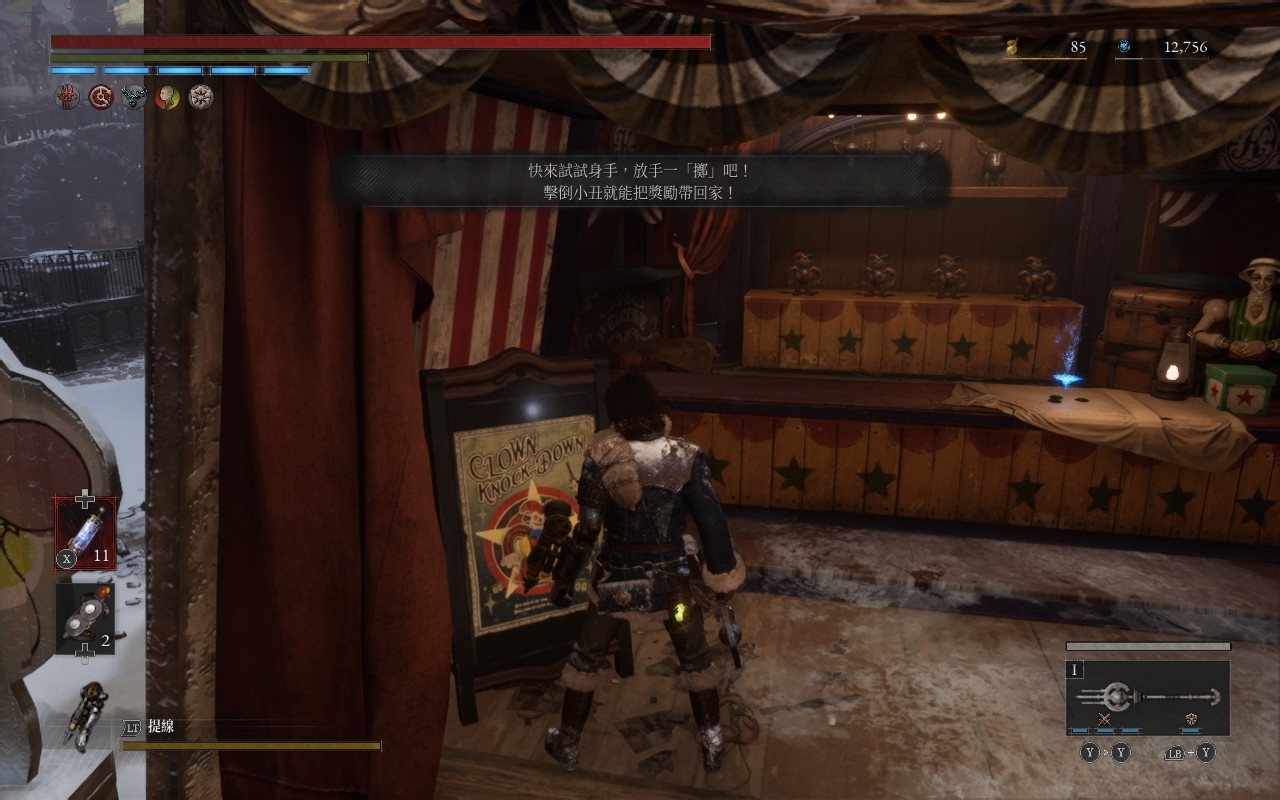Click the head-profile portrait buff icon
Image resolution: width=1280 pixels, height=800 pixels.
point(168,97)
